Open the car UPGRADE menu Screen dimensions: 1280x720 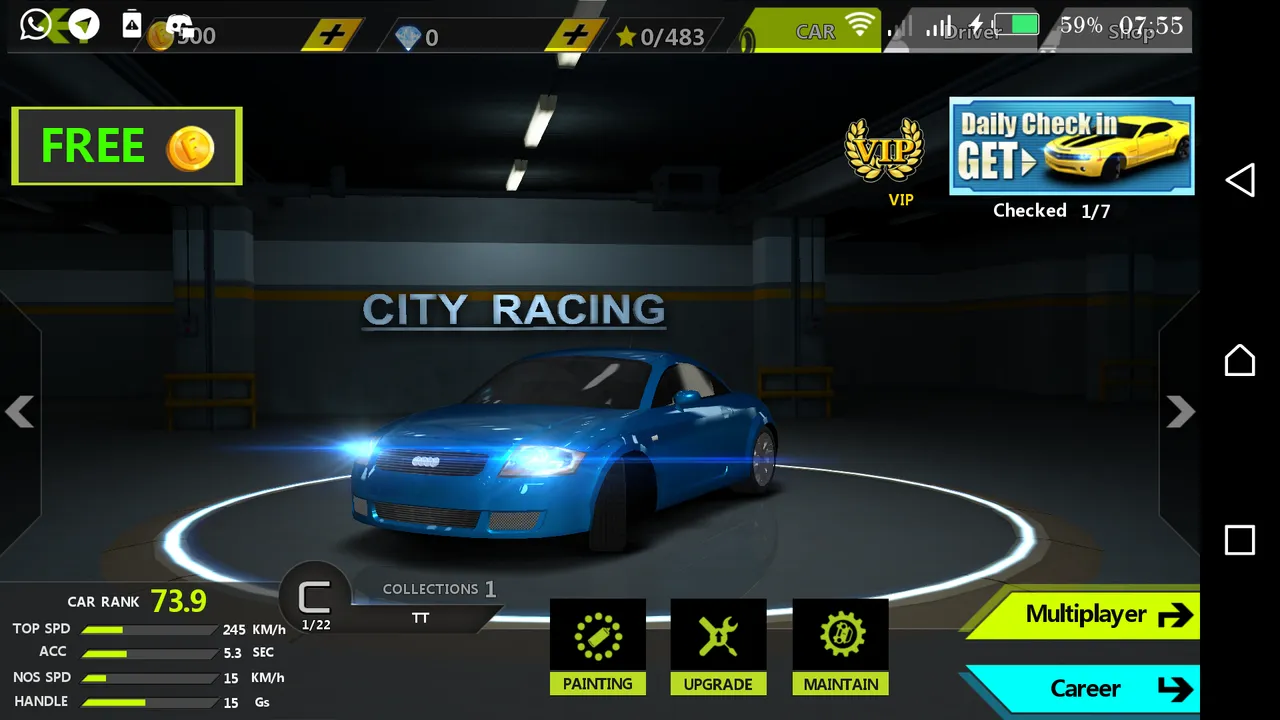pos(718,646)
